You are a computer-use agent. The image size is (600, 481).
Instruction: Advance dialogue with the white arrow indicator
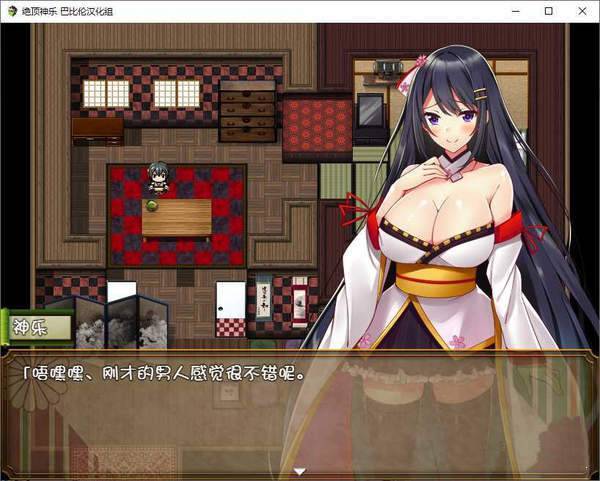pyautogui.click(x=299, y=470)
